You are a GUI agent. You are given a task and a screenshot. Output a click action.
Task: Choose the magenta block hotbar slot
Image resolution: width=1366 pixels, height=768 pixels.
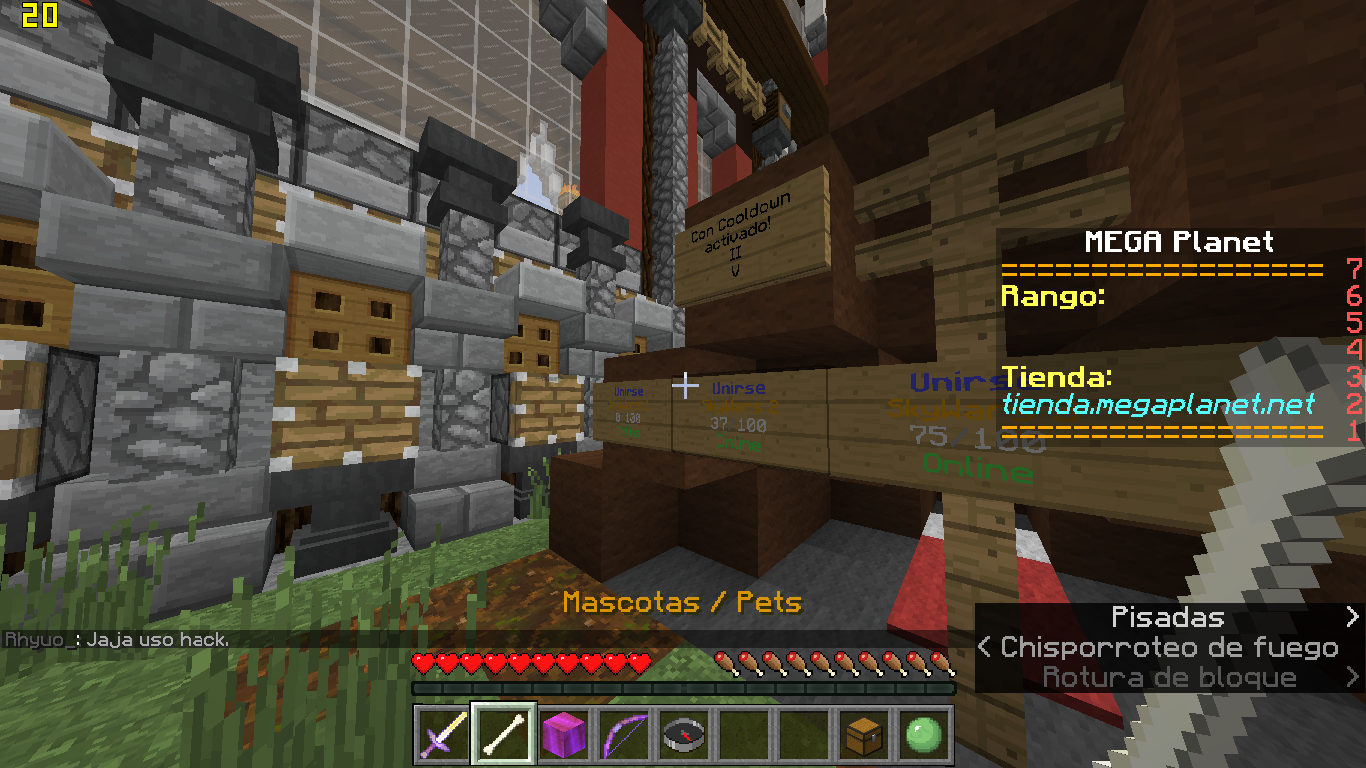click(563, 736)
